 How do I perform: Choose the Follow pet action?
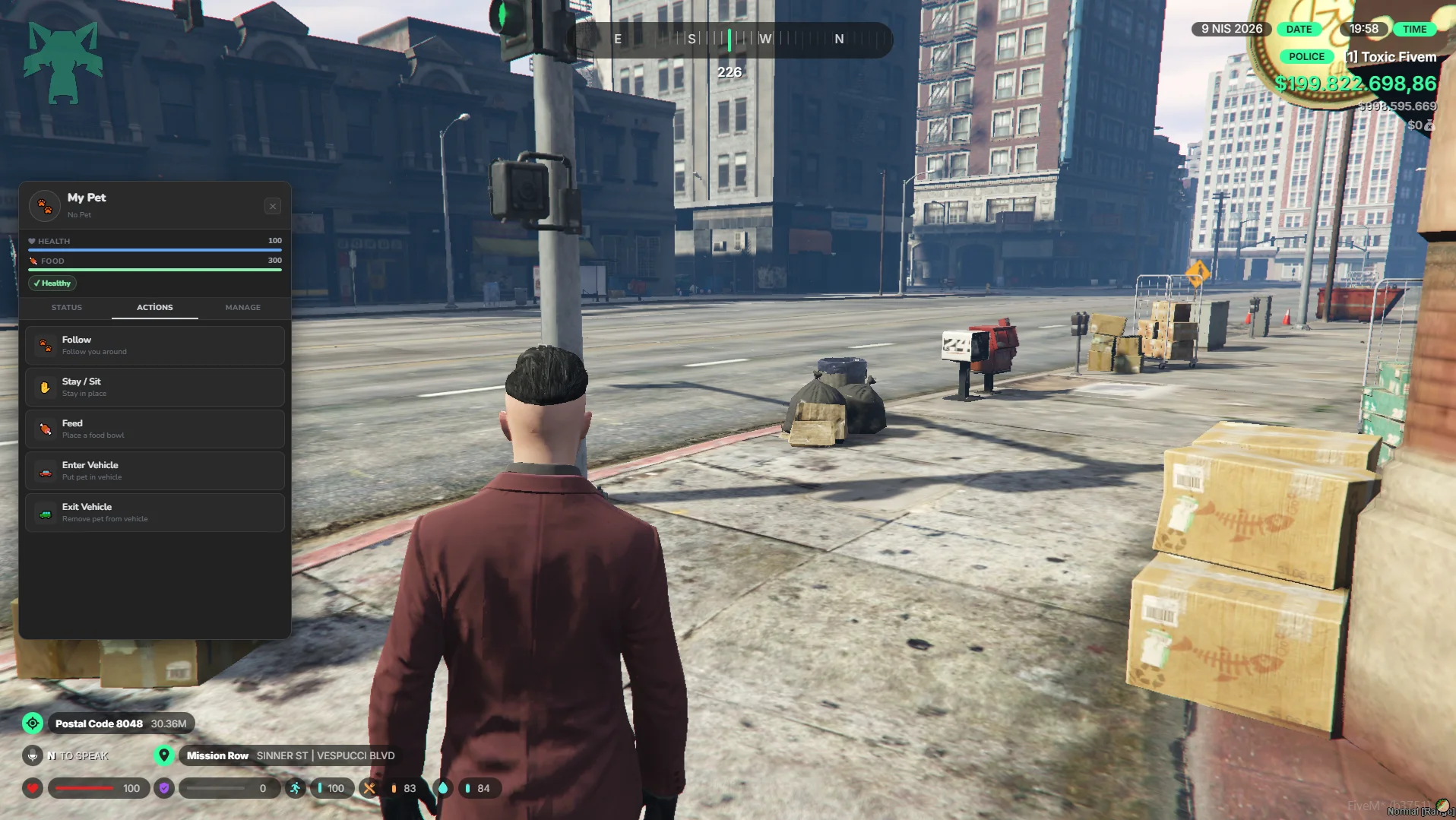point(155,346)
